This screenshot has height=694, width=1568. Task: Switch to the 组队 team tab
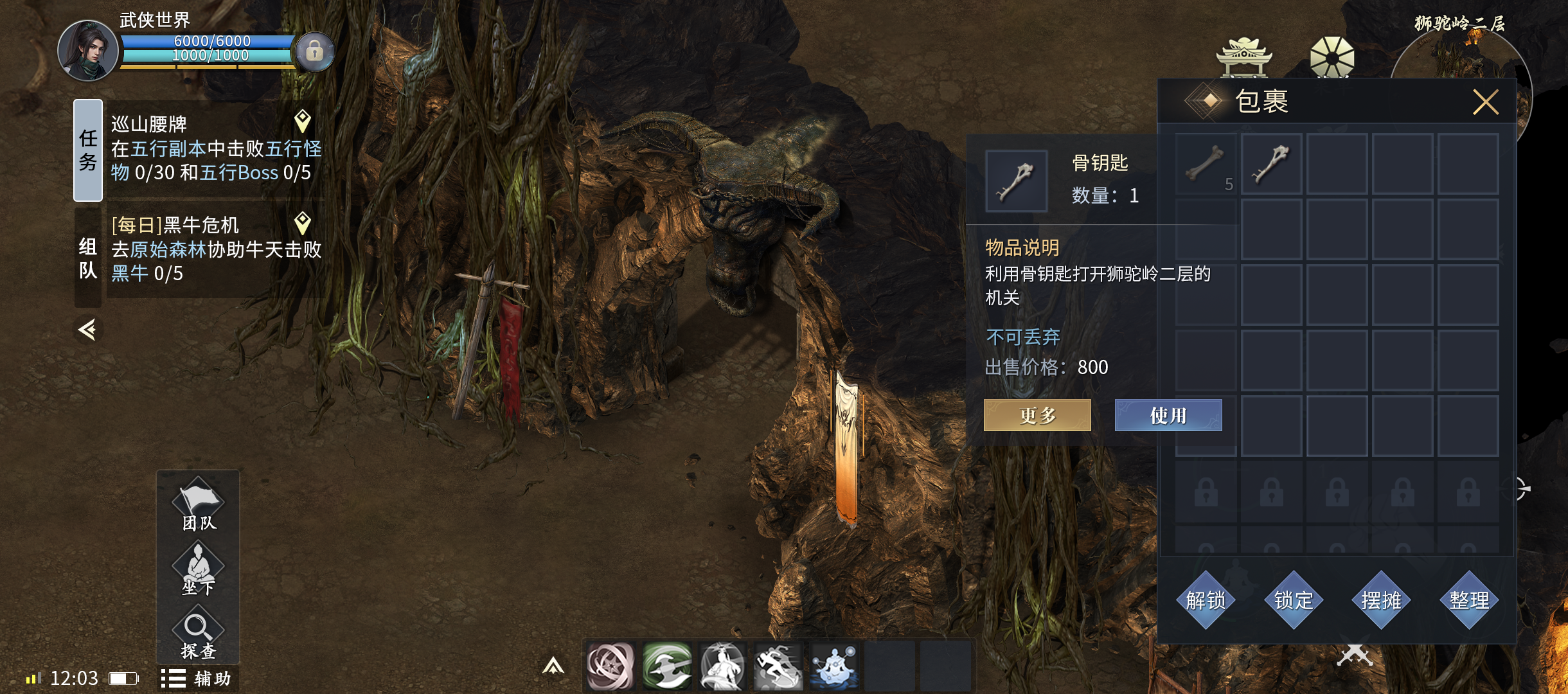[x=88, y=257]
